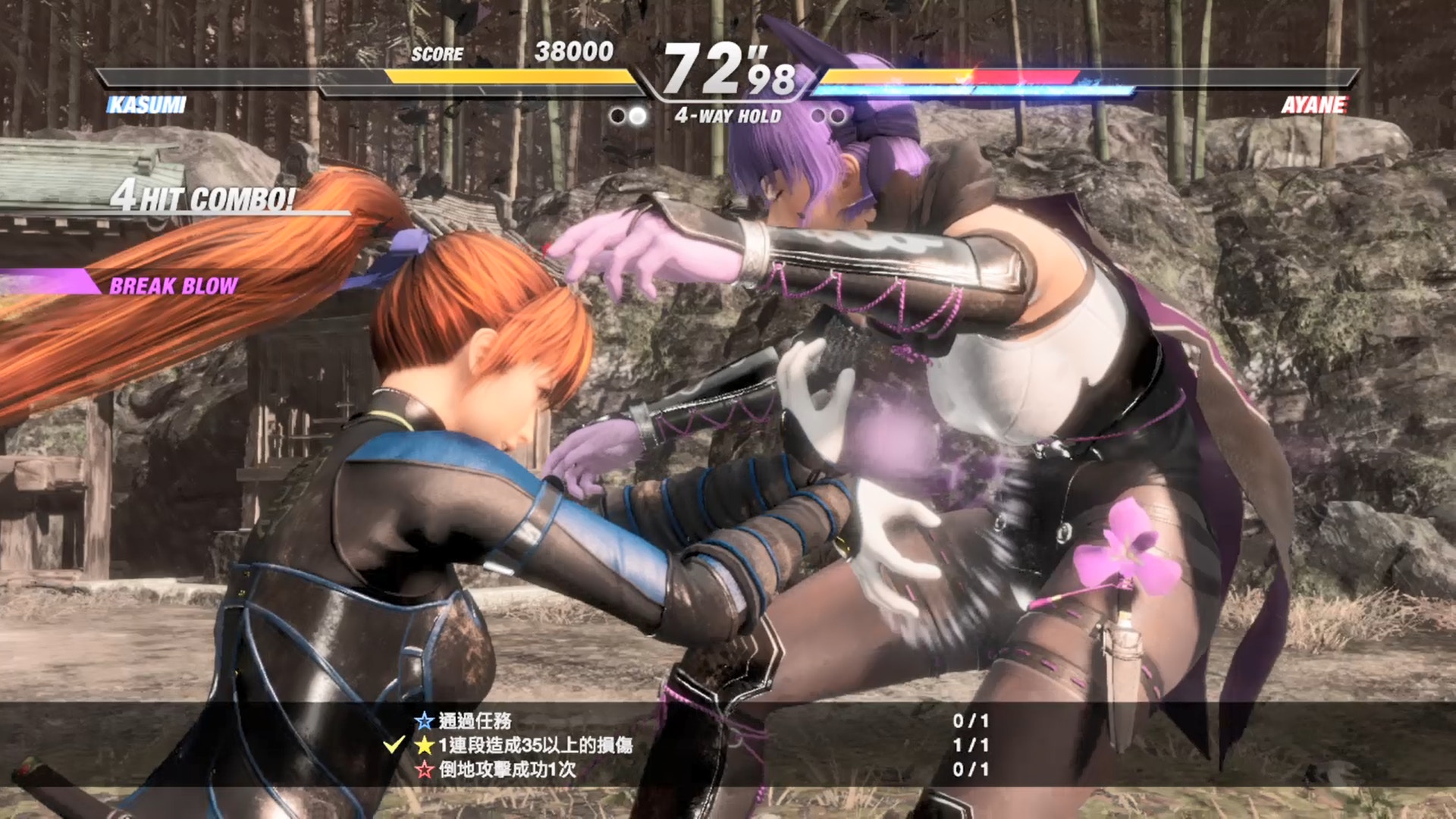This screenshot has width=1456, height=819.
Task: Choose the 倒地攻擊成功1次 objective row
Action: pyautogui.click(x=507, y=769)
